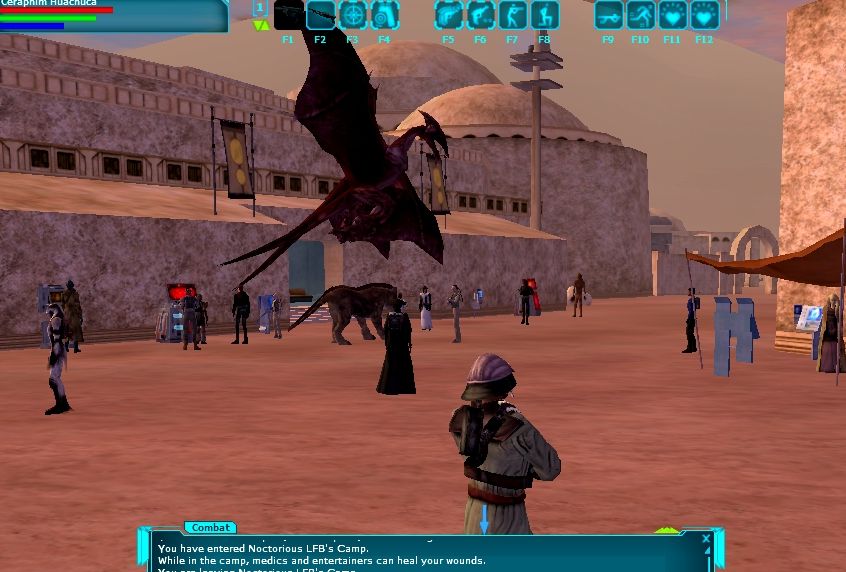The height and width of the screenshot is (572, 846).
Task: Close the chat window with the X
Action: (705, 539)
